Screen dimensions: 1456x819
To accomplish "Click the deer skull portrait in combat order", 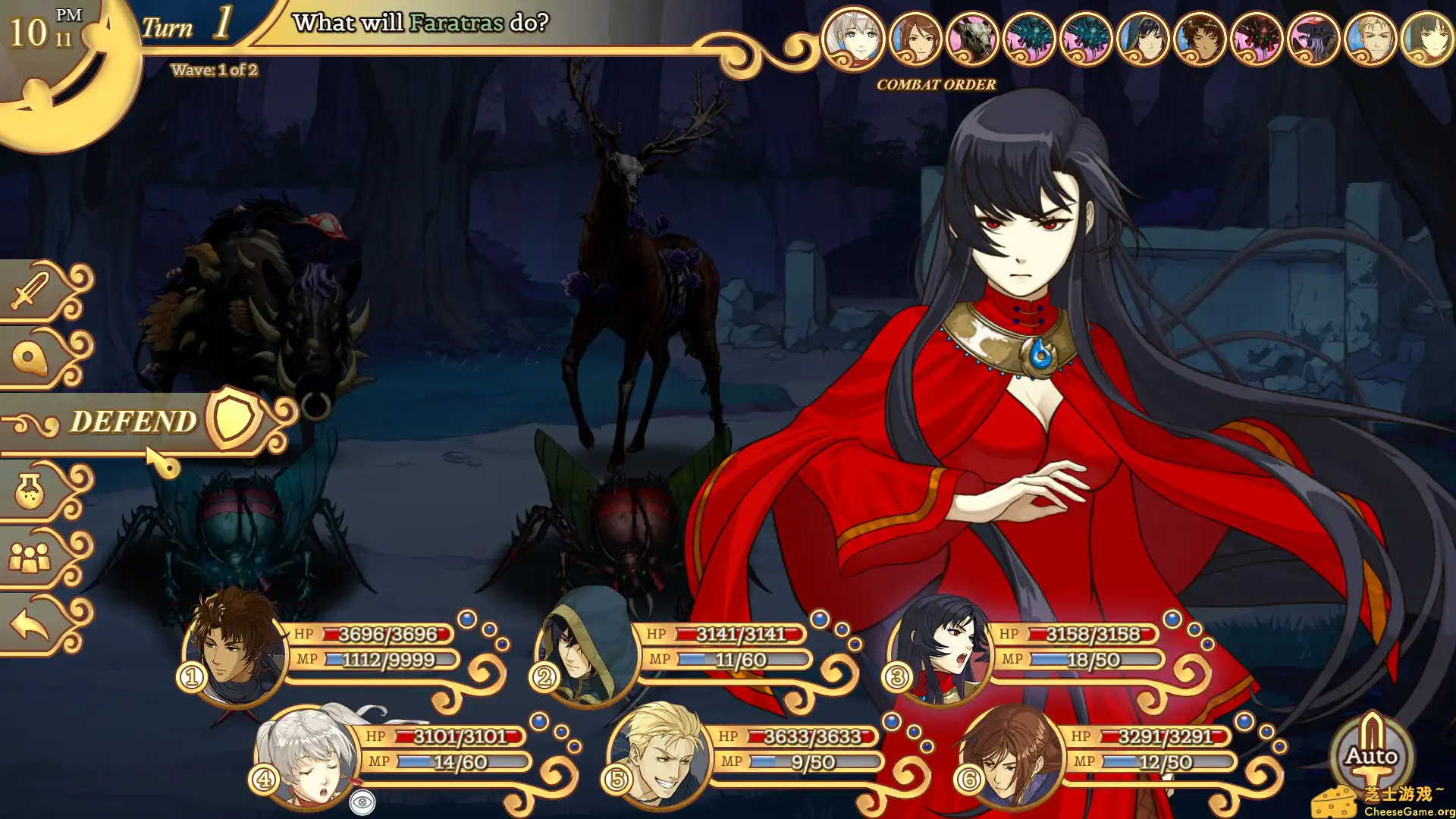I will (x=972, y=38).
